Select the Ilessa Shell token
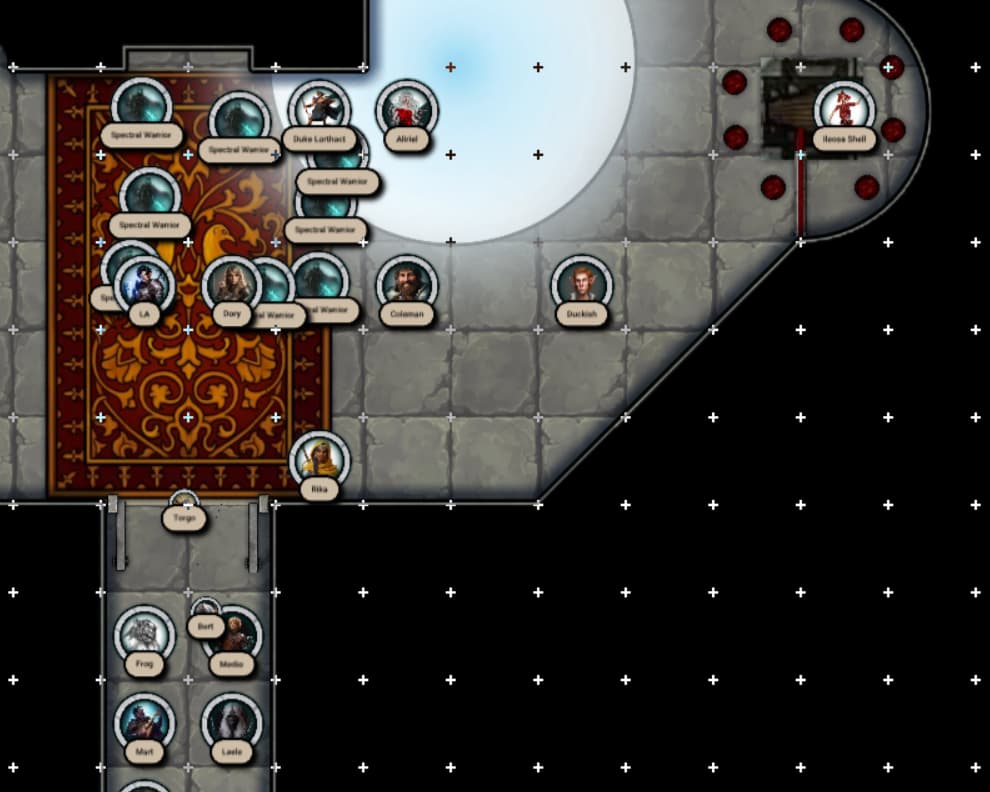This screenshot has width=990, height=792. tap(844, 110)
